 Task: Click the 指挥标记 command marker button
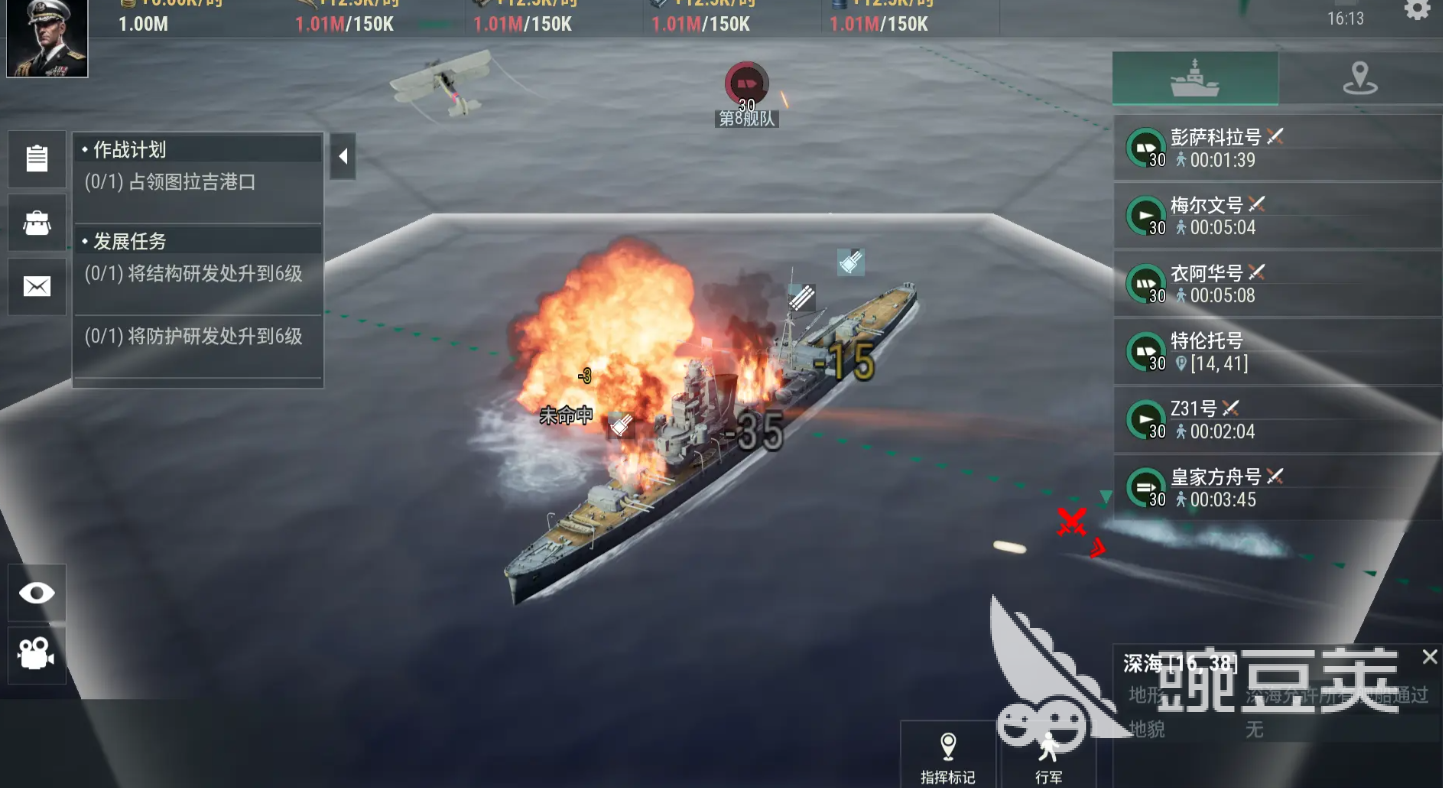pos(947,757)
